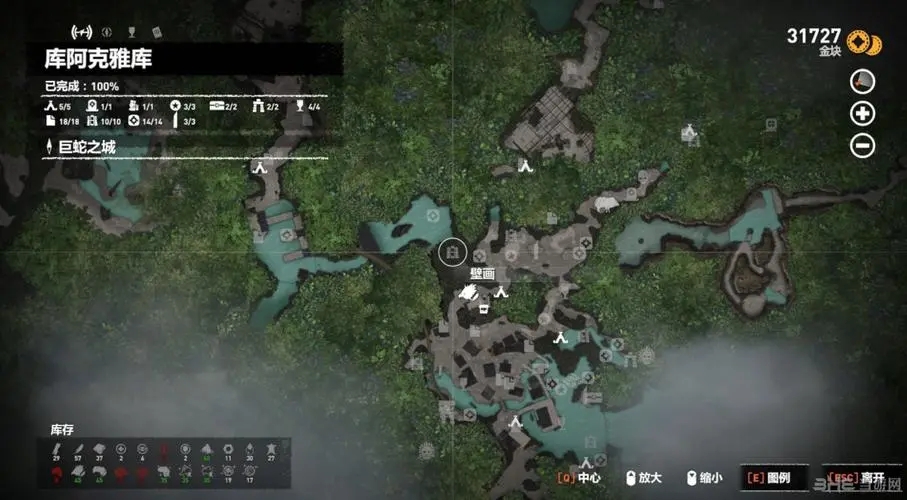Click the zoom-in plus button
The image size is (907, 500).
pyautogui.click(x=862, y=113)
